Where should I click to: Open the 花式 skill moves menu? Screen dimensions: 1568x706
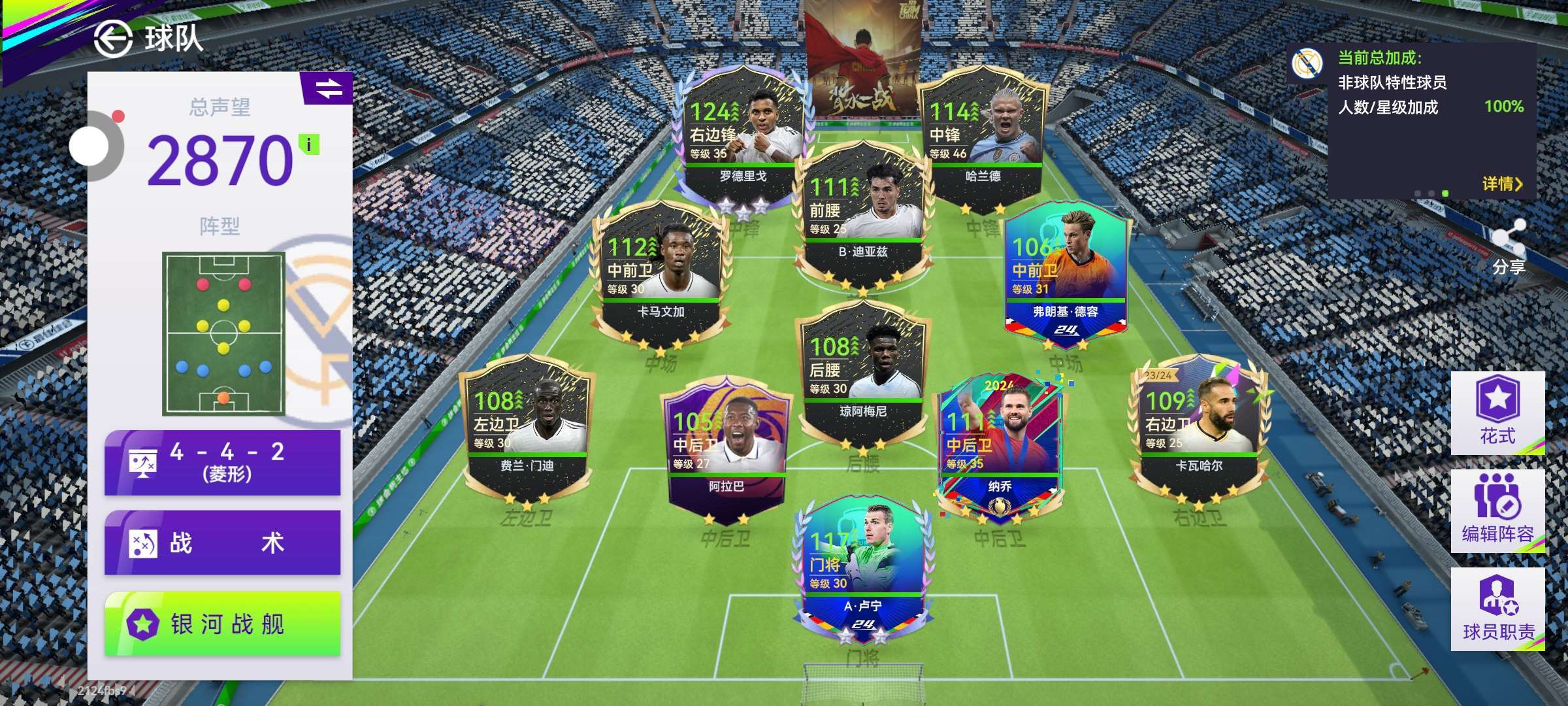click(1497, 412)
